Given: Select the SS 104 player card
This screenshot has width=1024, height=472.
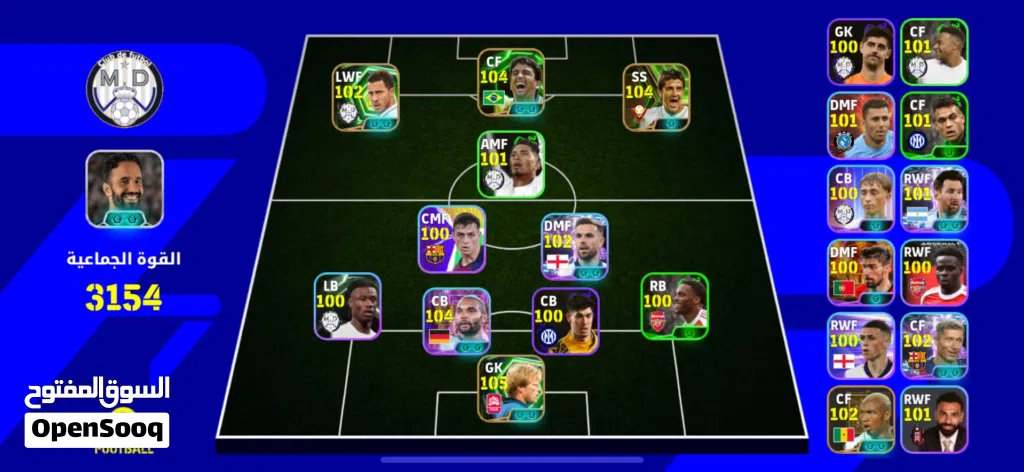Looking at the screenshot, I should coord(656,98).
